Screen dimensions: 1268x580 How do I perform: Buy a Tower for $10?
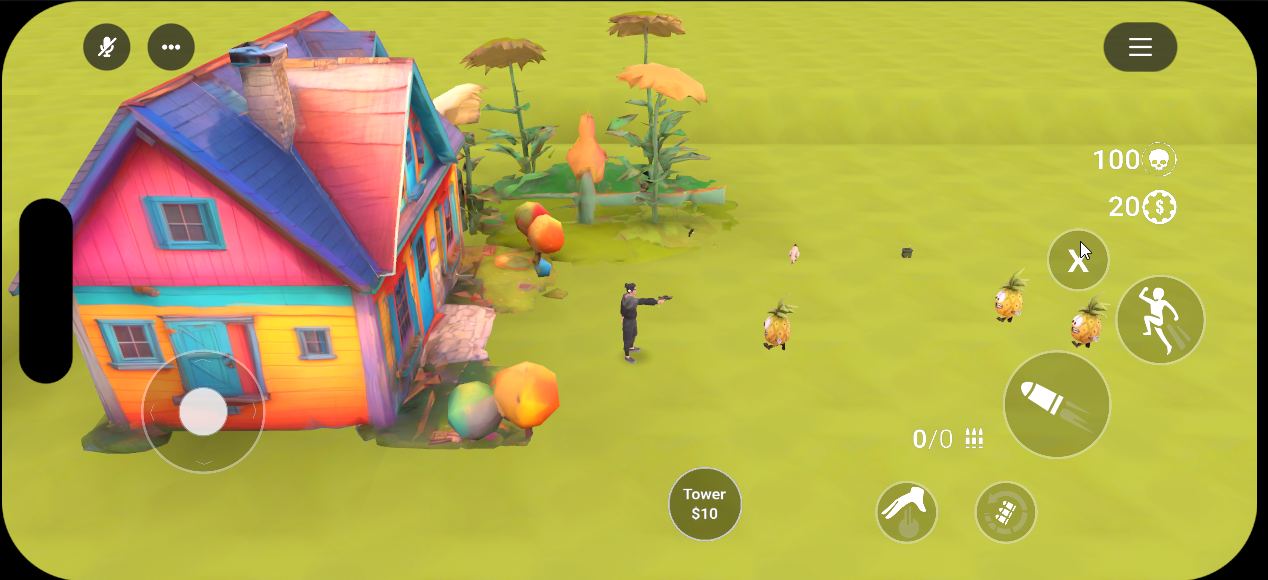point(705,504)
